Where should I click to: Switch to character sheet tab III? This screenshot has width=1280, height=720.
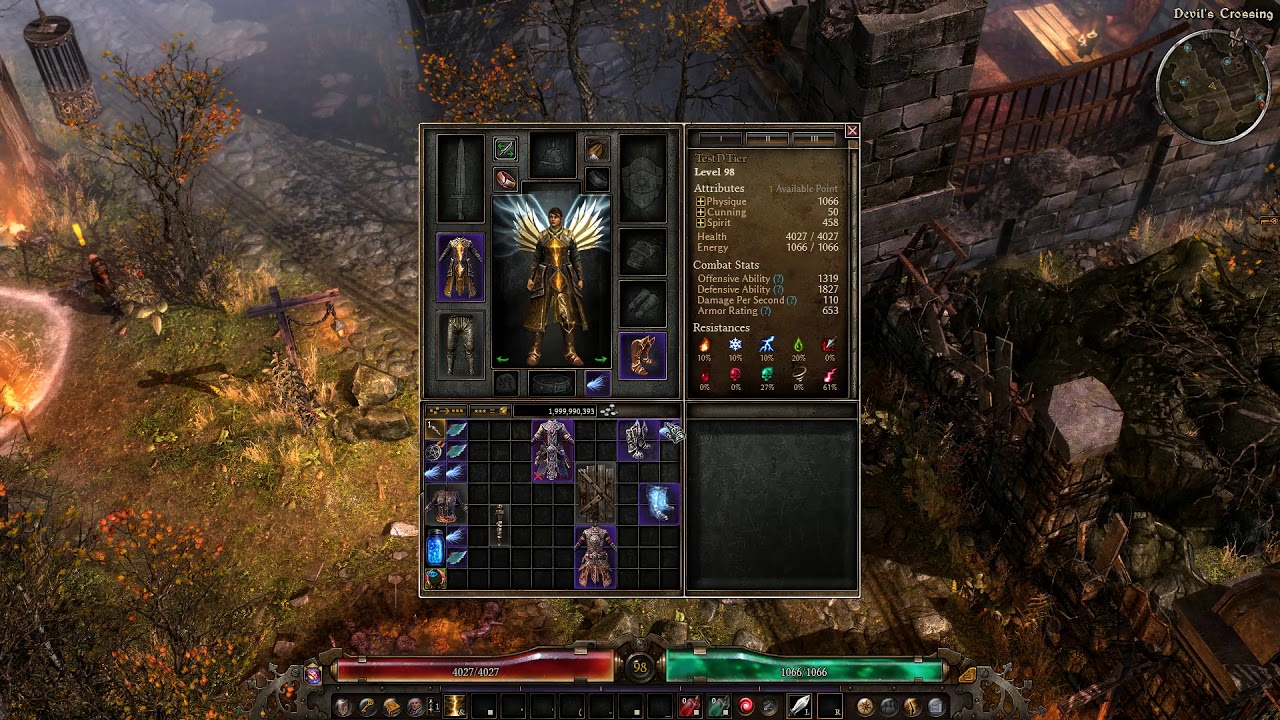click(813, 138)
